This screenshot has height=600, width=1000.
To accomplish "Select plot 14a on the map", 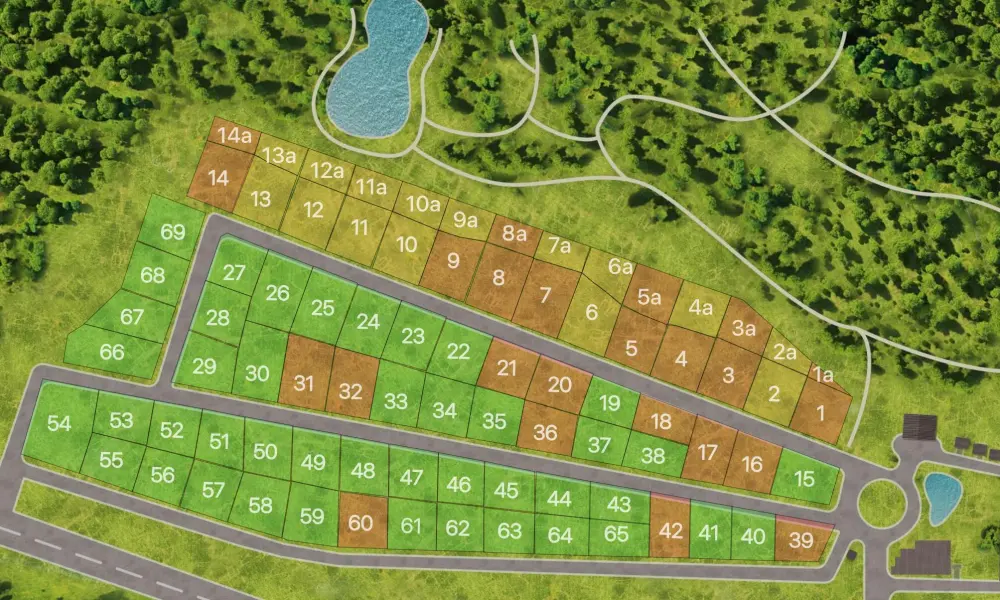I will point(236,137).
